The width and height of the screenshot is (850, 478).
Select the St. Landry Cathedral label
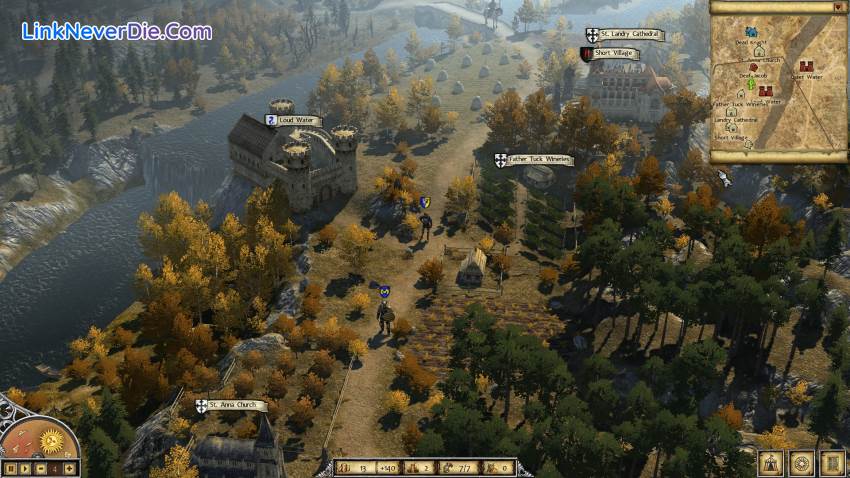pyautogui.click(x=625, y=34)
